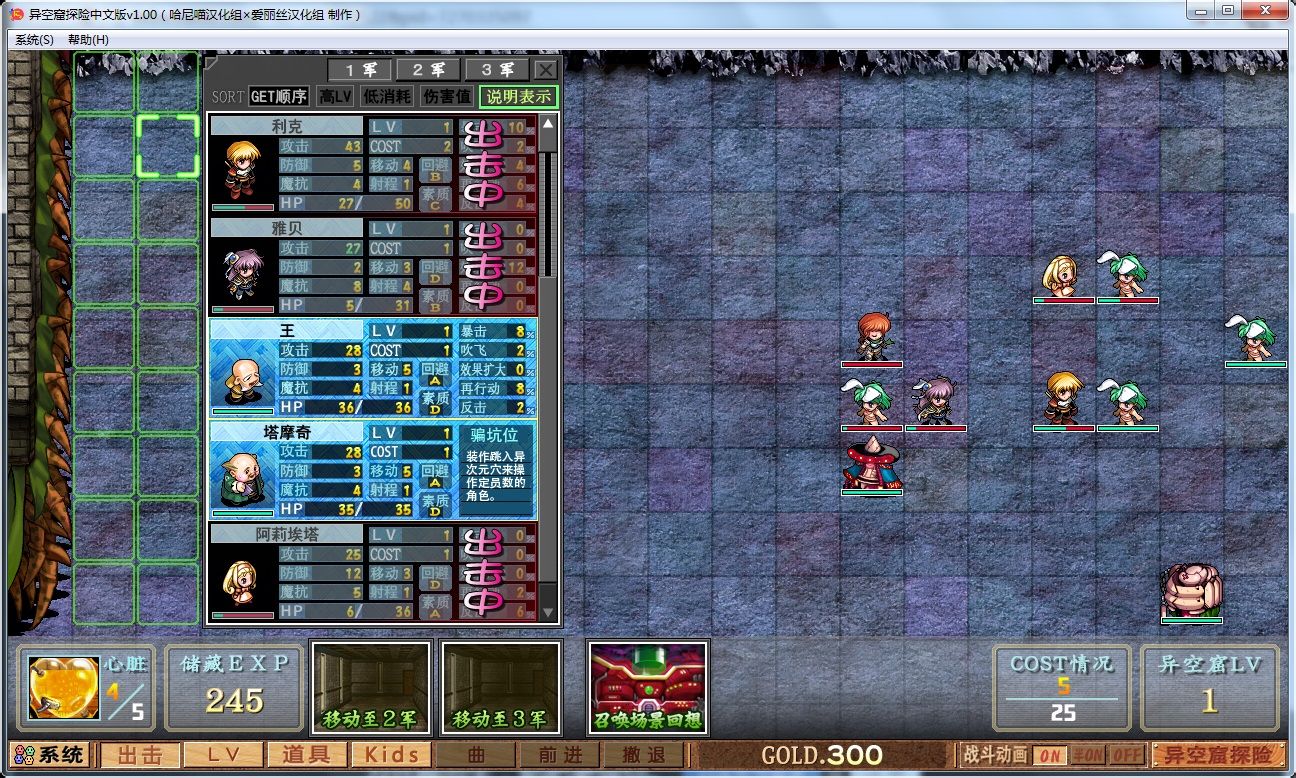Click the 移动至3军 thumbnail
The image size is (1296, 778).
pyautogui.click(x=500, y=688)
